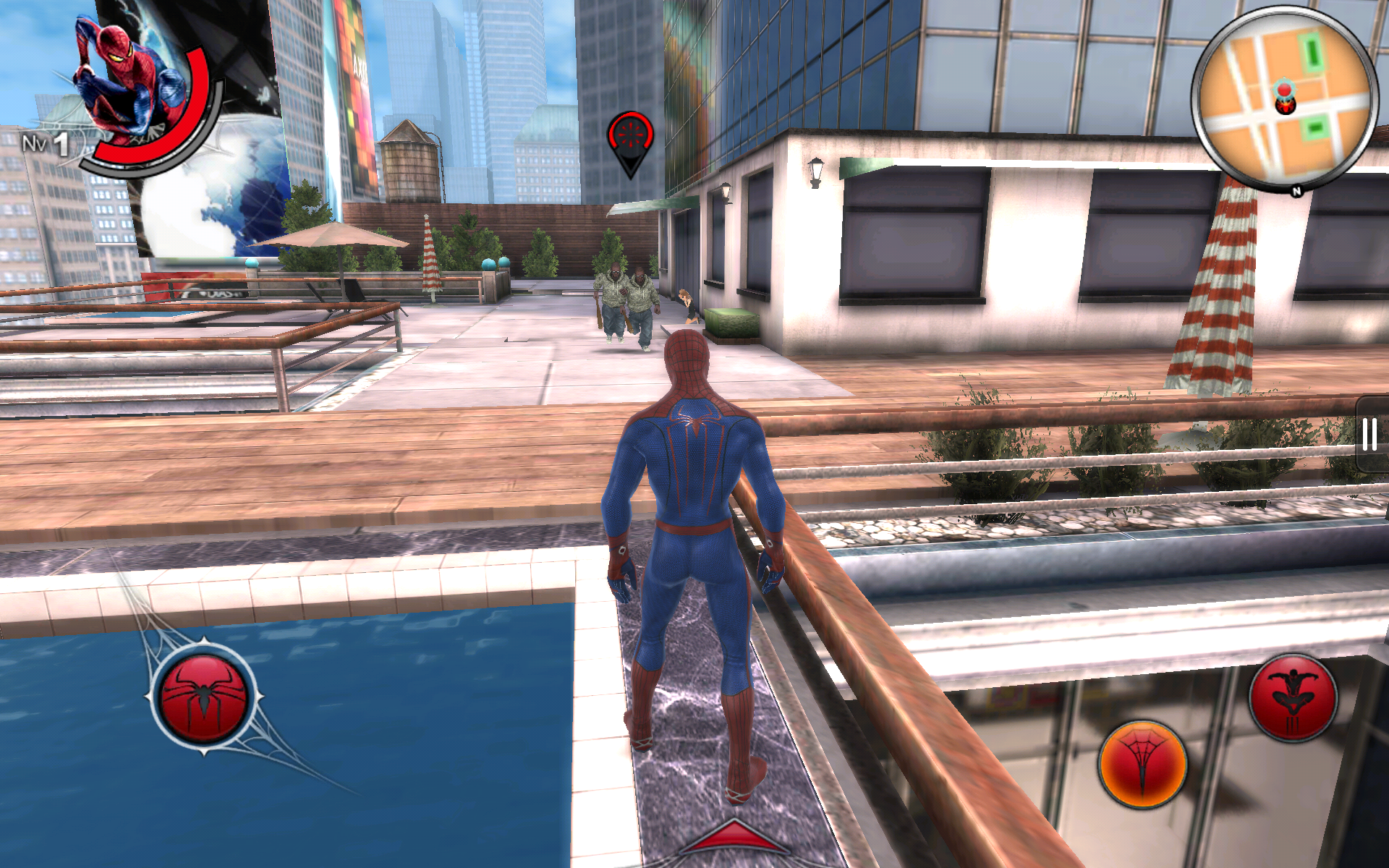Screen dimensions: 1389x868
Task: Tap the red spider virtual joystick
Action: coord(204,697)
